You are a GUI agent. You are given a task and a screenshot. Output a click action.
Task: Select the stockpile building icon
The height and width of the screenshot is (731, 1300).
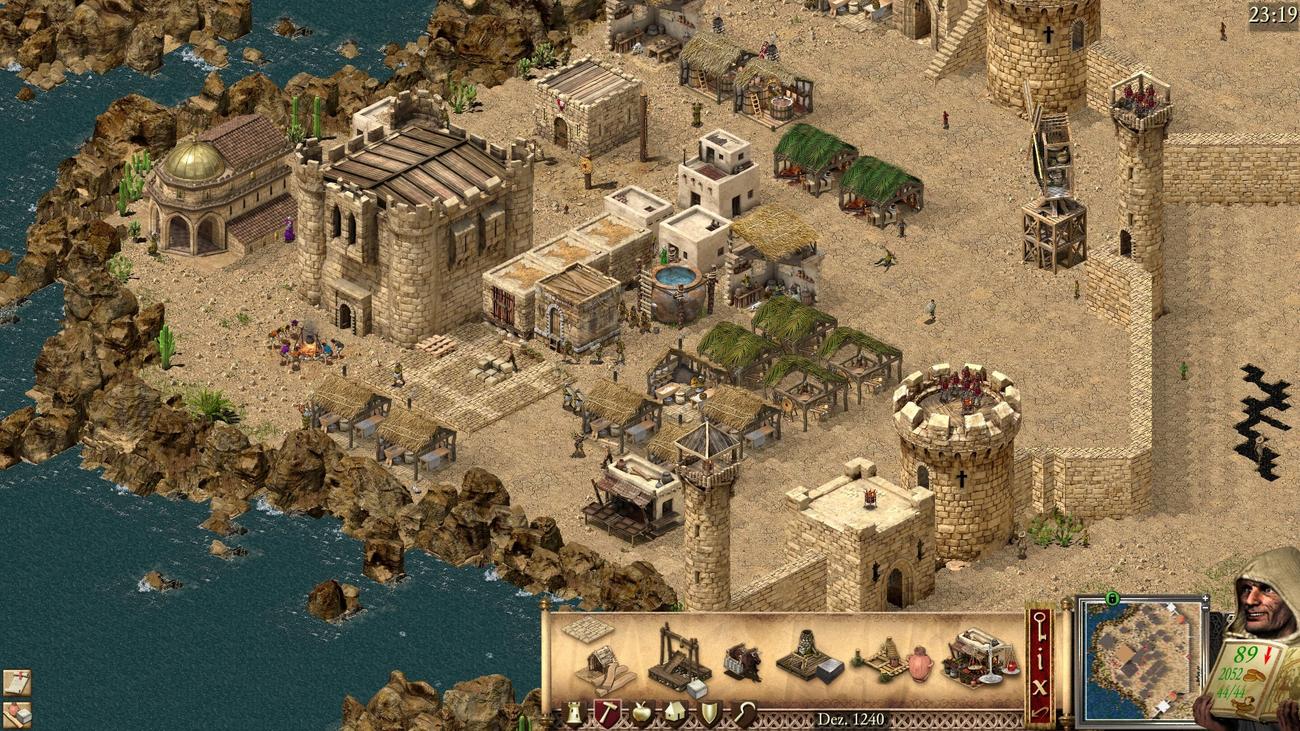587,630
